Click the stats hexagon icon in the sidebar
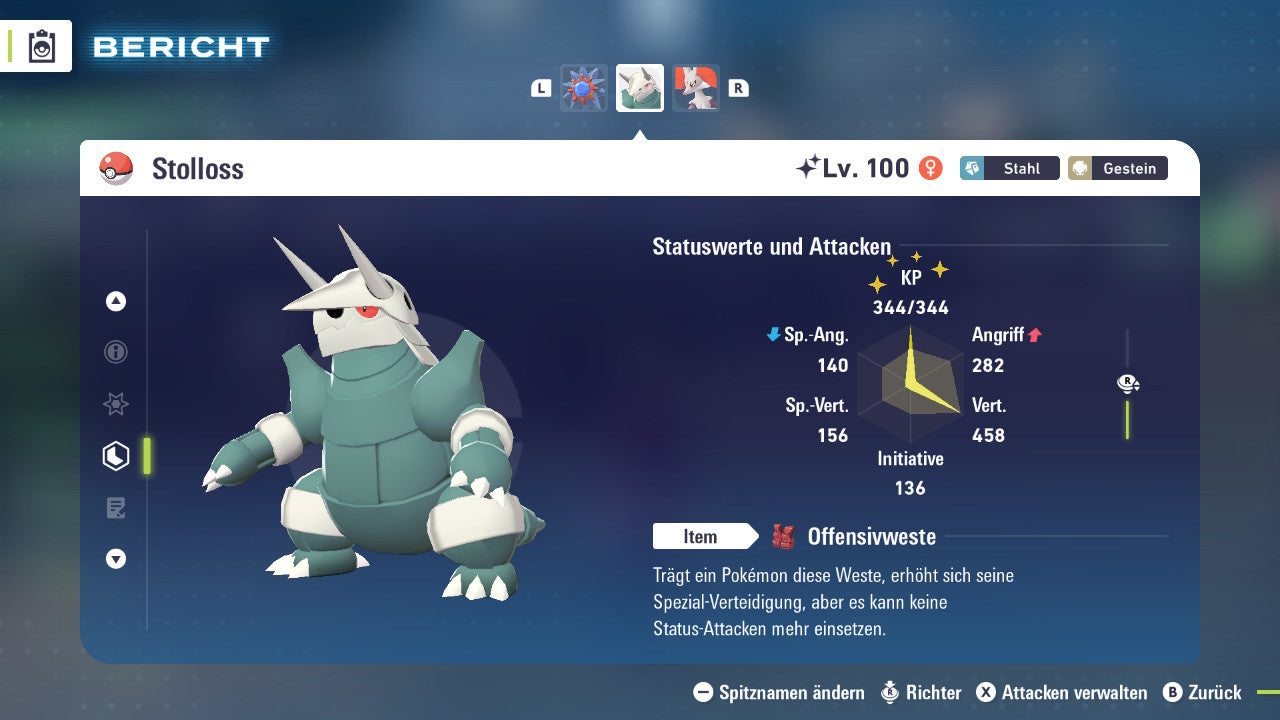This screenshot has width=1280, height=720. click(x=116, y=456)
